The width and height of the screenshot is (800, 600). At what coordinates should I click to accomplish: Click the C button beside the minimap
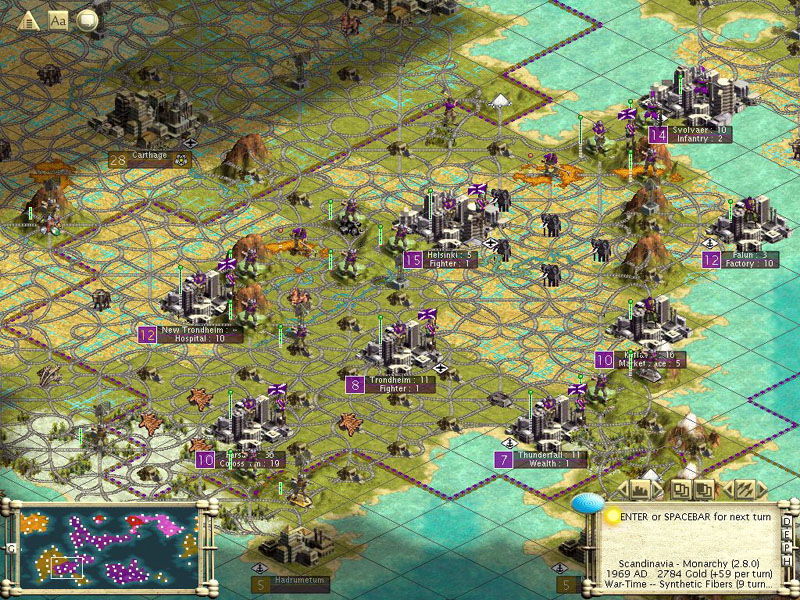pos(8,548)
